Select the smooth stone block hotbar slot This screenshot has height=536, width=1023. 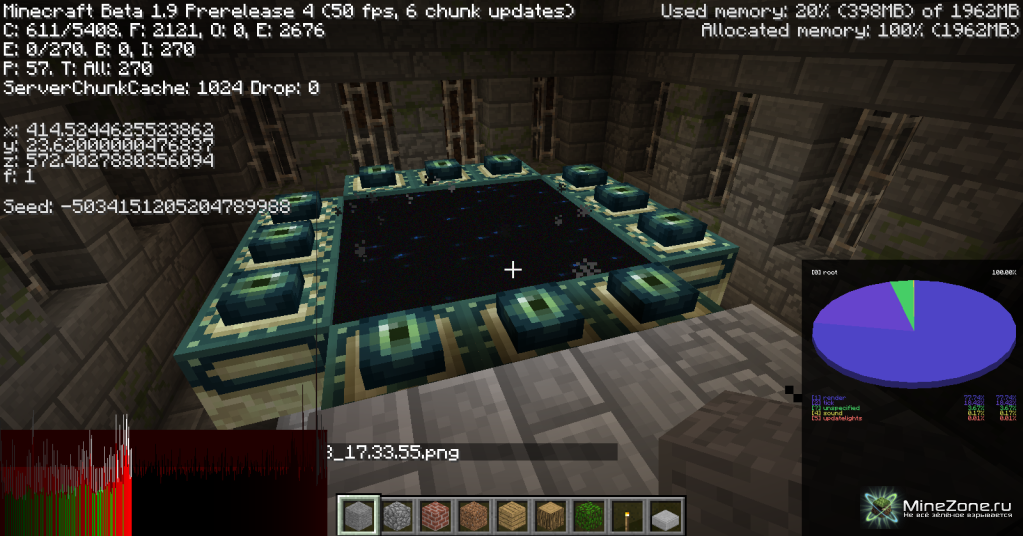358,516
